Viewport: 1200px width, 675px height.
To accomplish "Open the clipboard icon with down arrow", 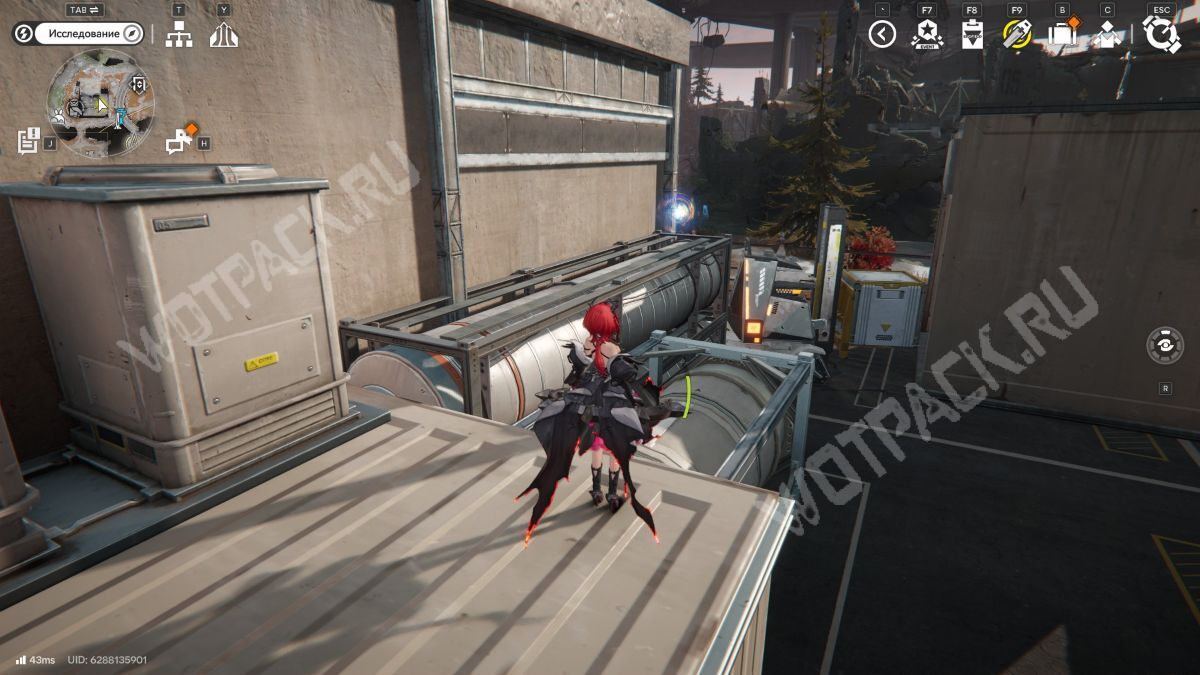I will tap(972, 35).
